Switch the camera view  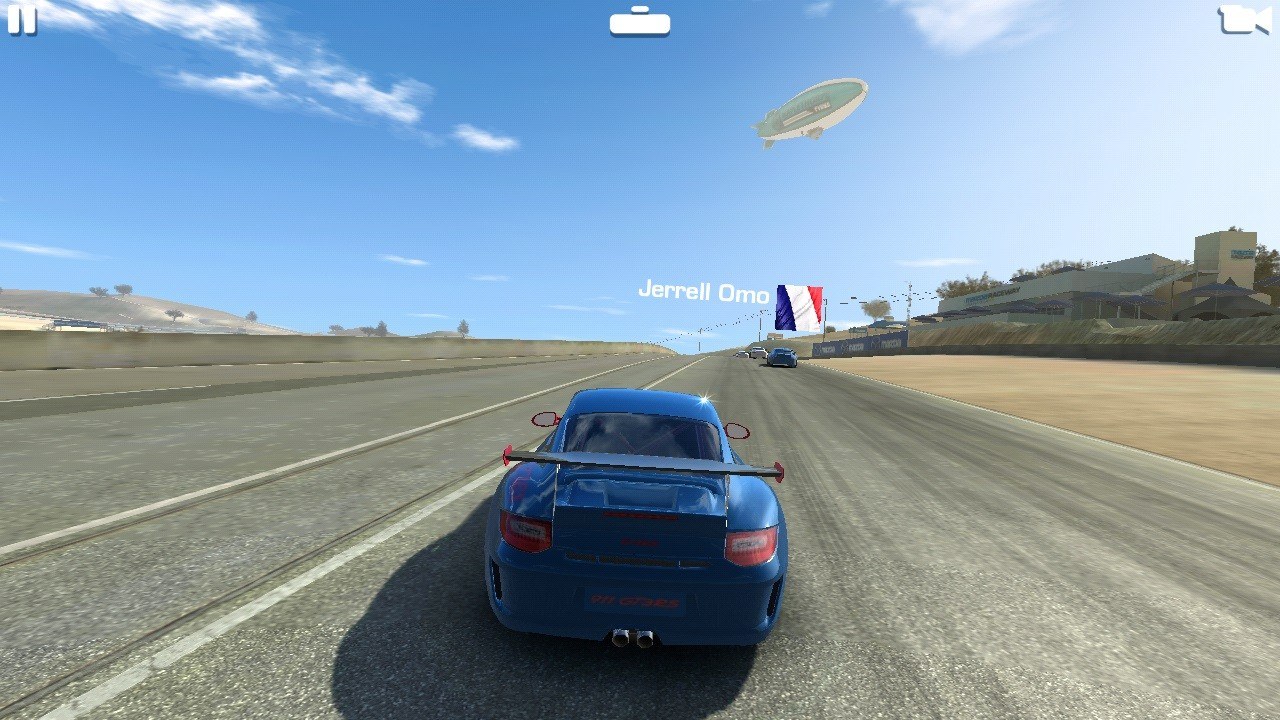1243,19
